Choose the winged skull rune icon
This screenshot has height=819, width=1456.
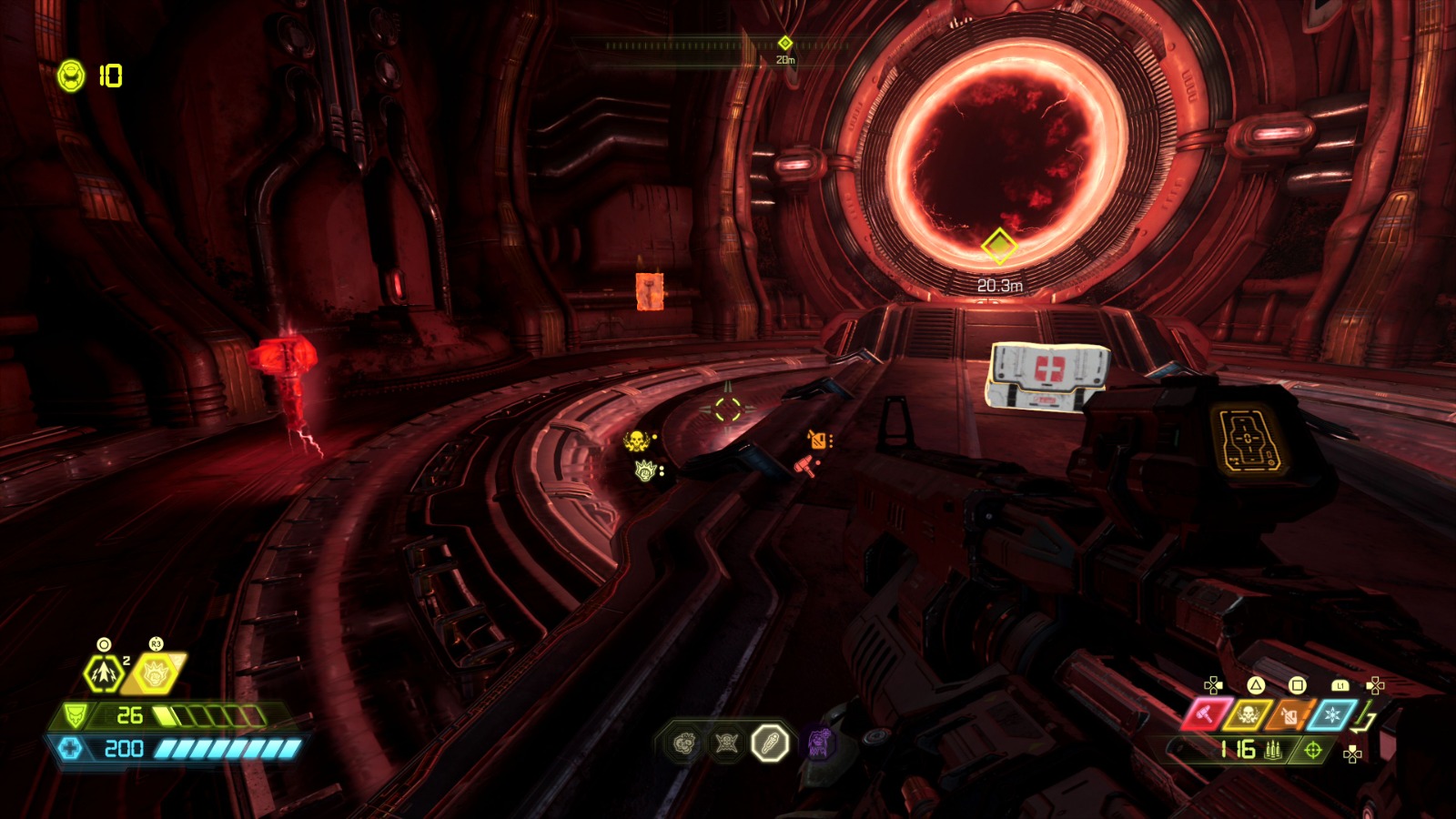[726, 744]
